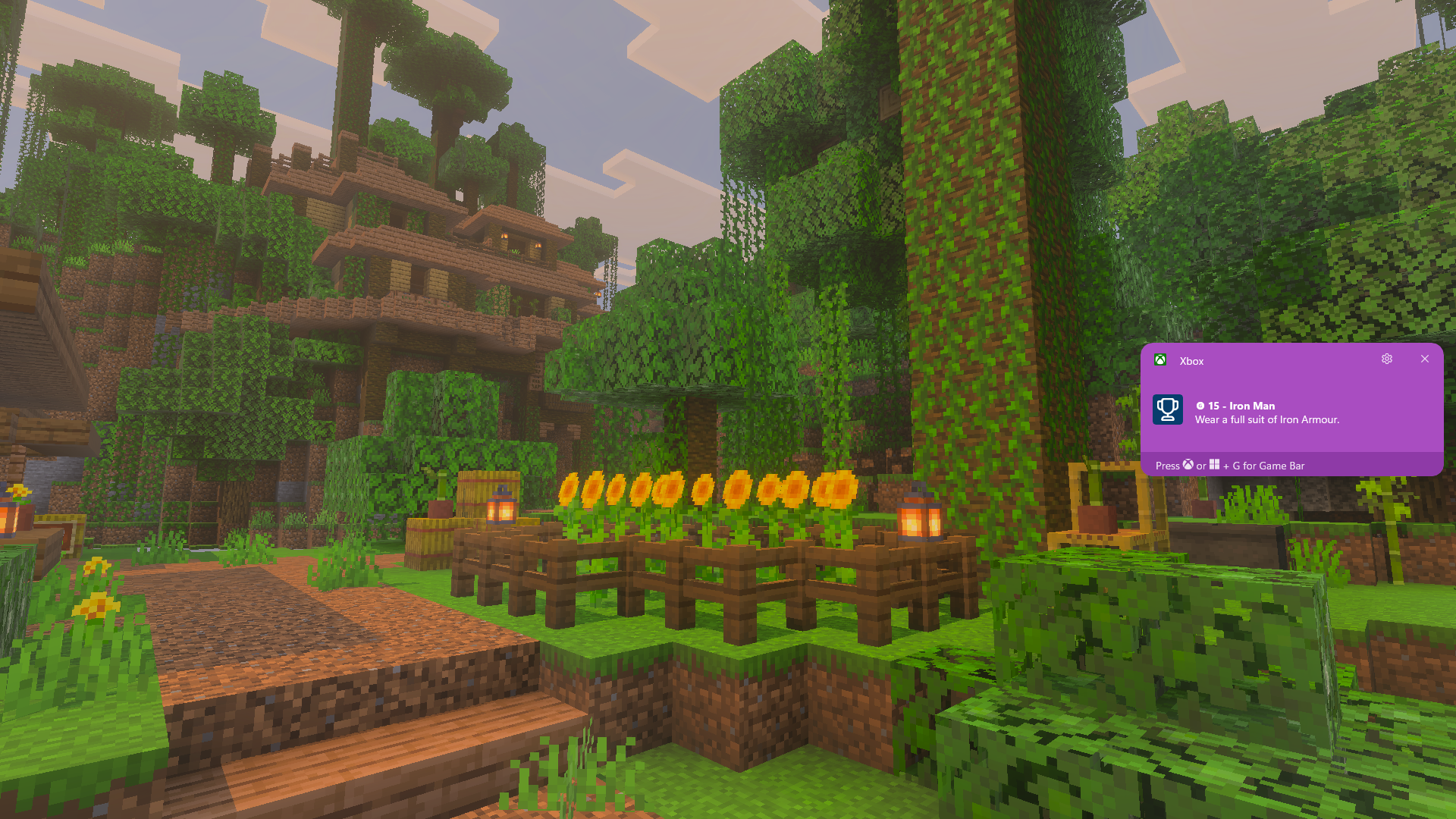Click the Xbox controller nexus glyph in footer
The width and height of the screenshot is (1456, 819).
click(1188, 466)
